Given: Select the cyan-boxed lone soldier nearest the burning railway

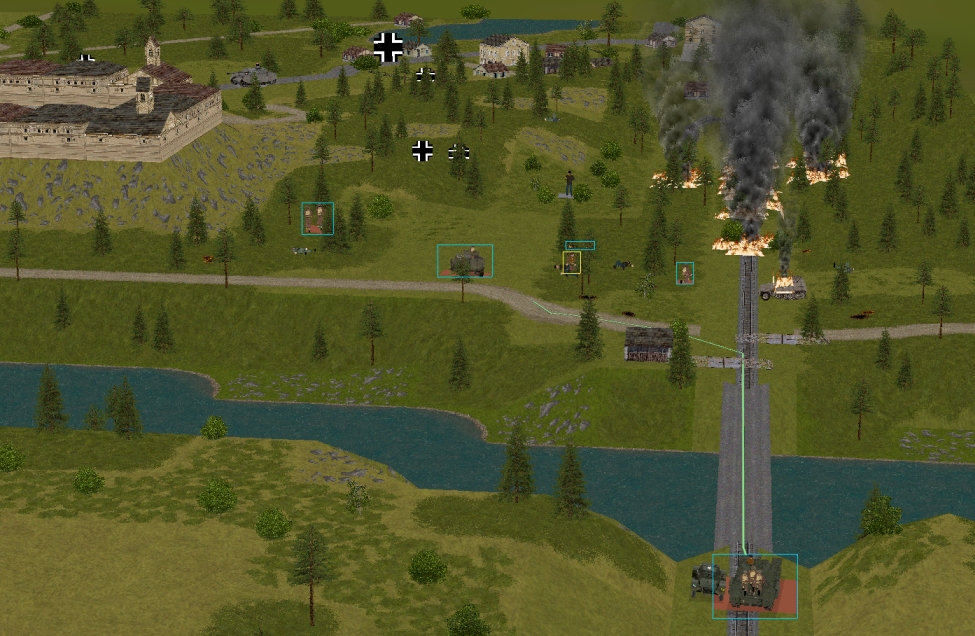Looking at the screenshot, I should tap(685, 273).
